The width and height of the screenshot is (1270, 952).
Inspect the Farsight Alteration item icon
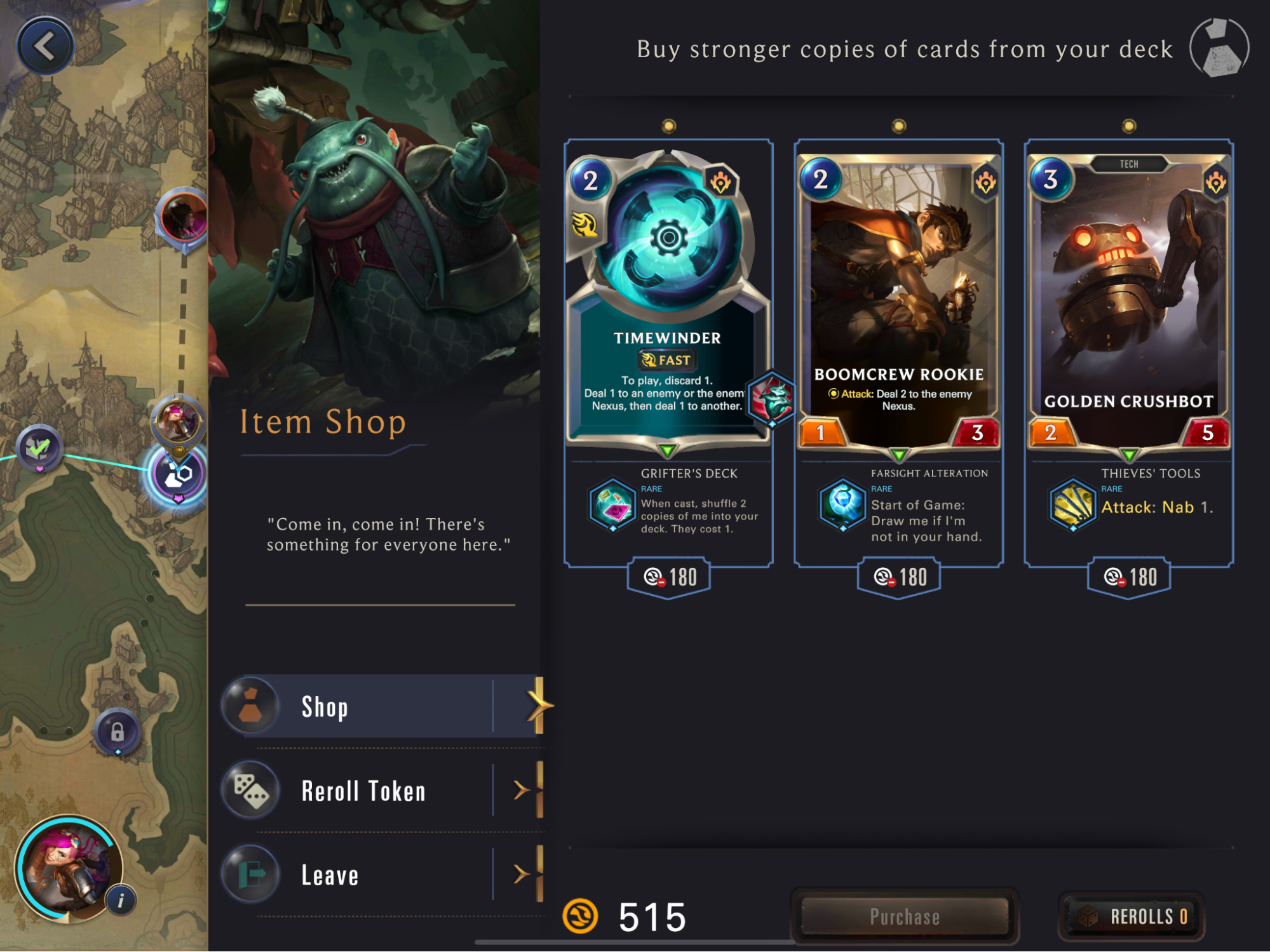[842, 506]
